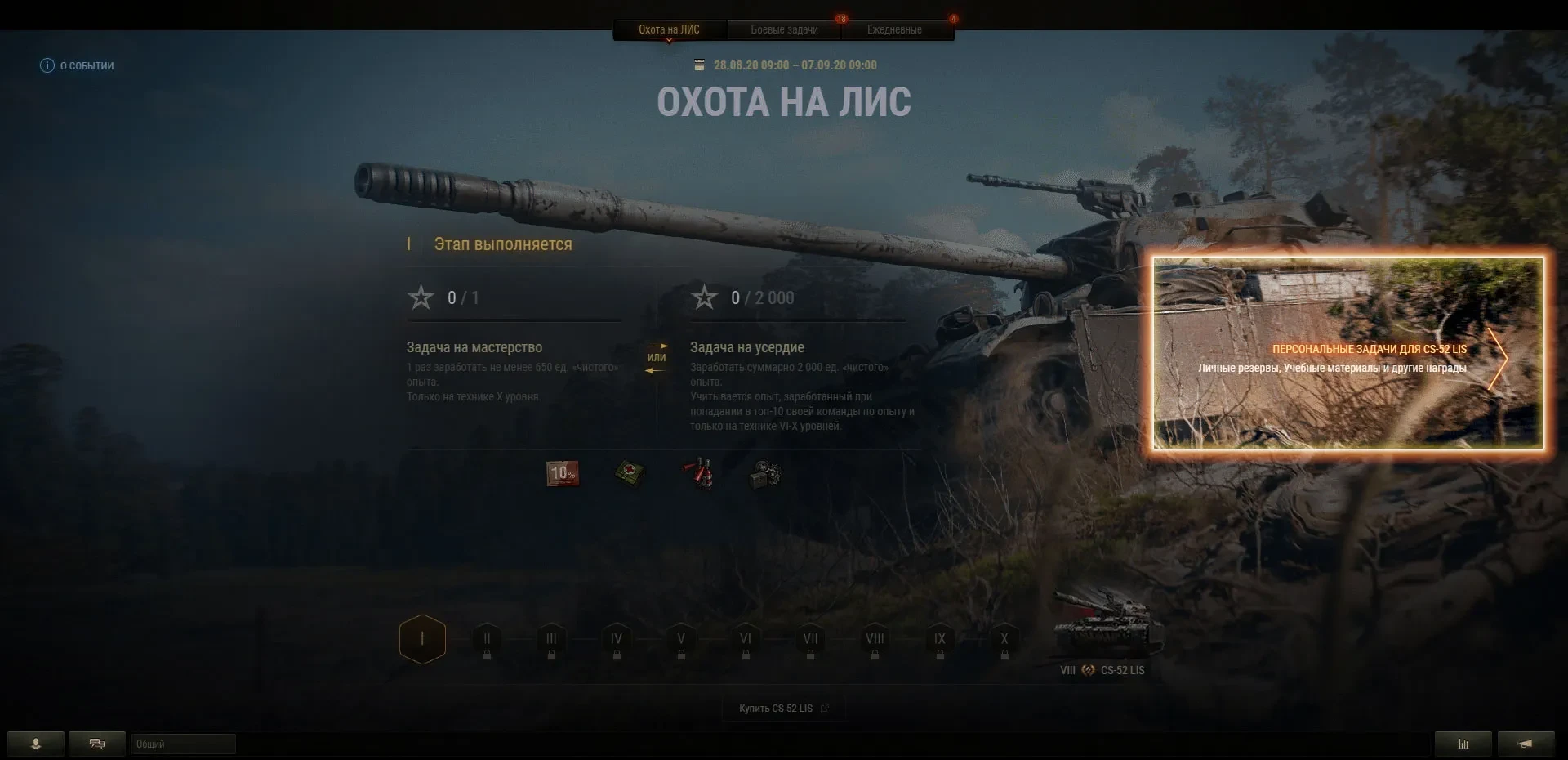
Task: Open the О событии info link
Action: tap(78, 65)
